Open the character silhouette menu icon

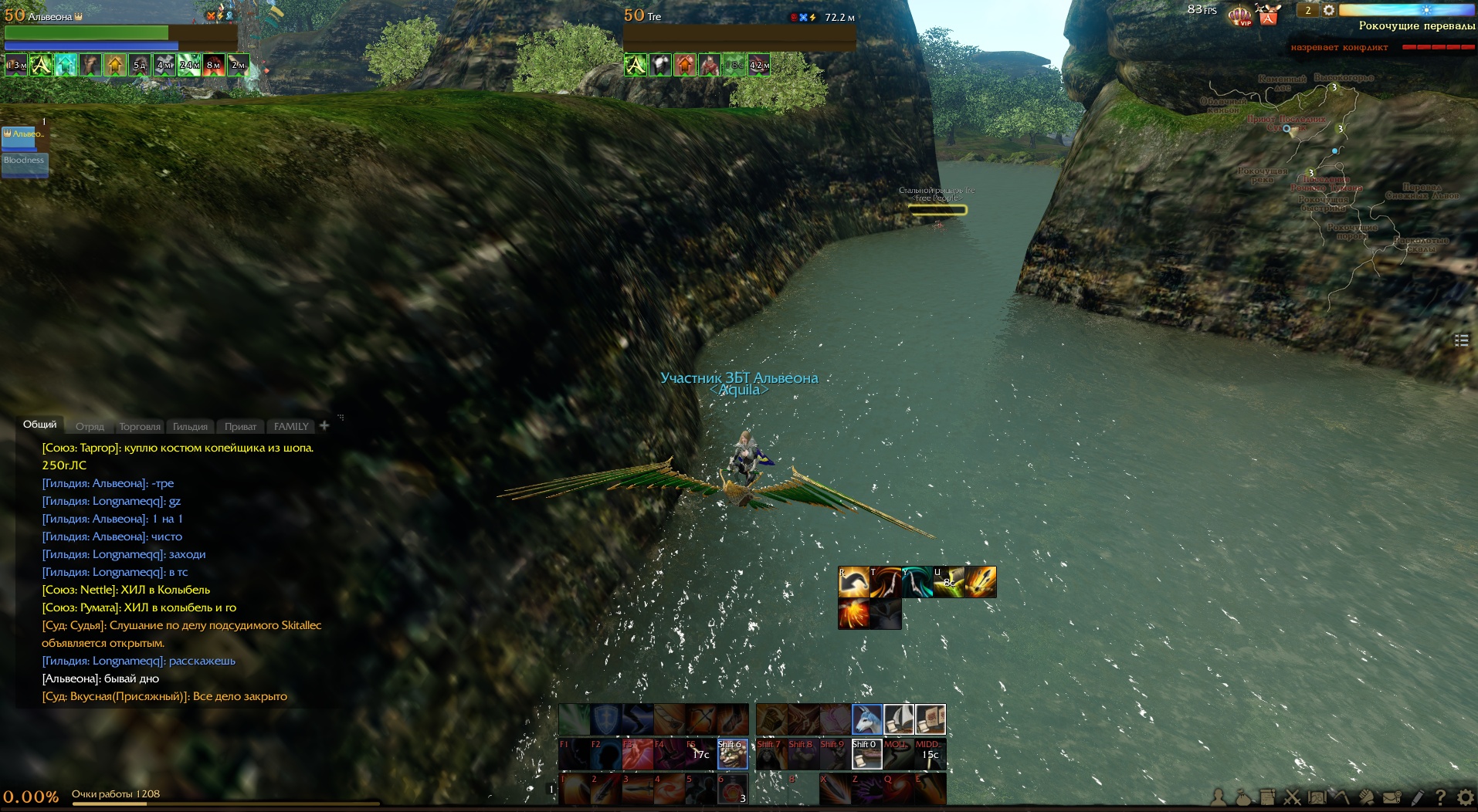[x=1219, y=797]
